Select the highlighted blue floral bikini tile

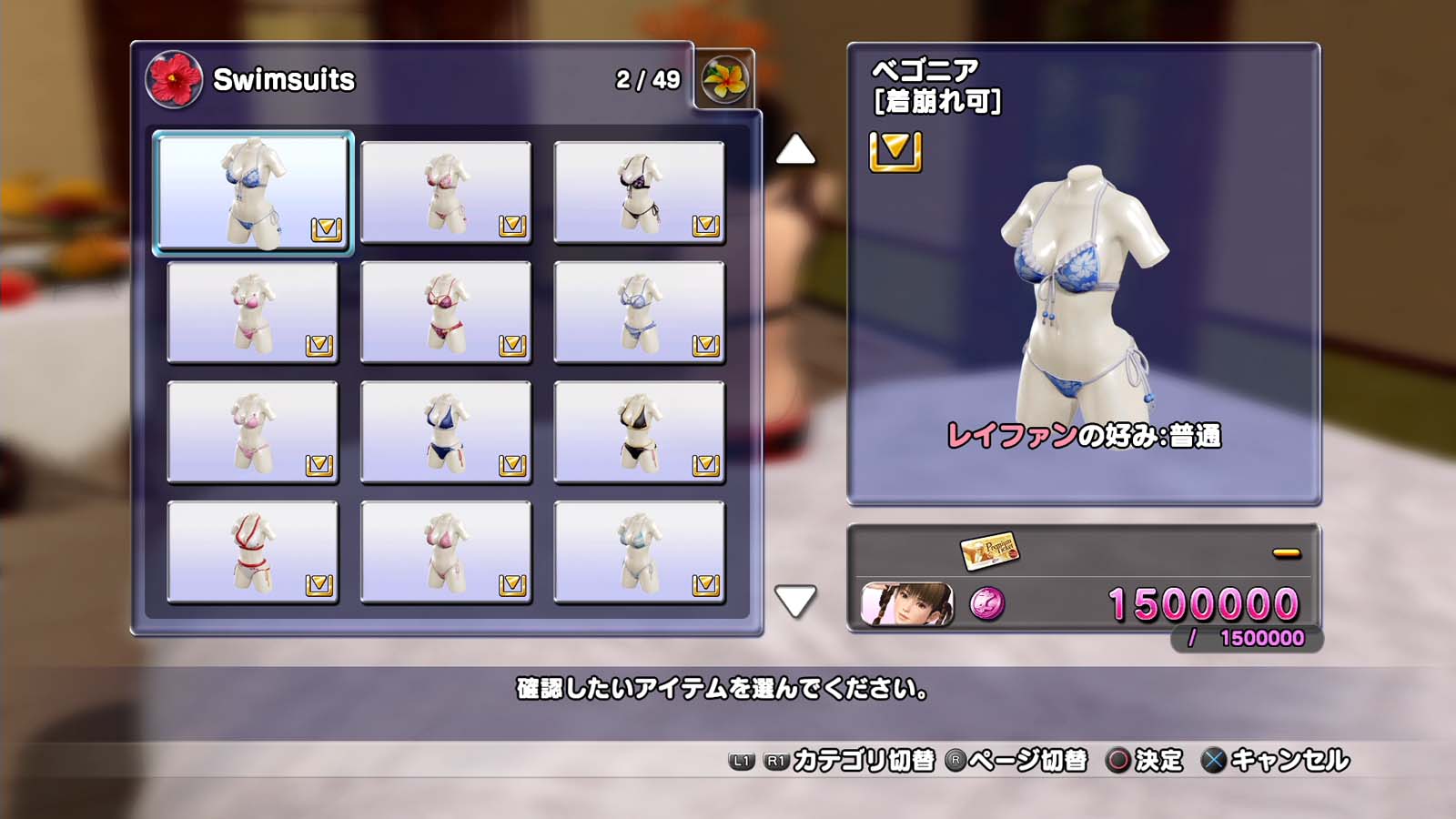[x=253, y=193]
